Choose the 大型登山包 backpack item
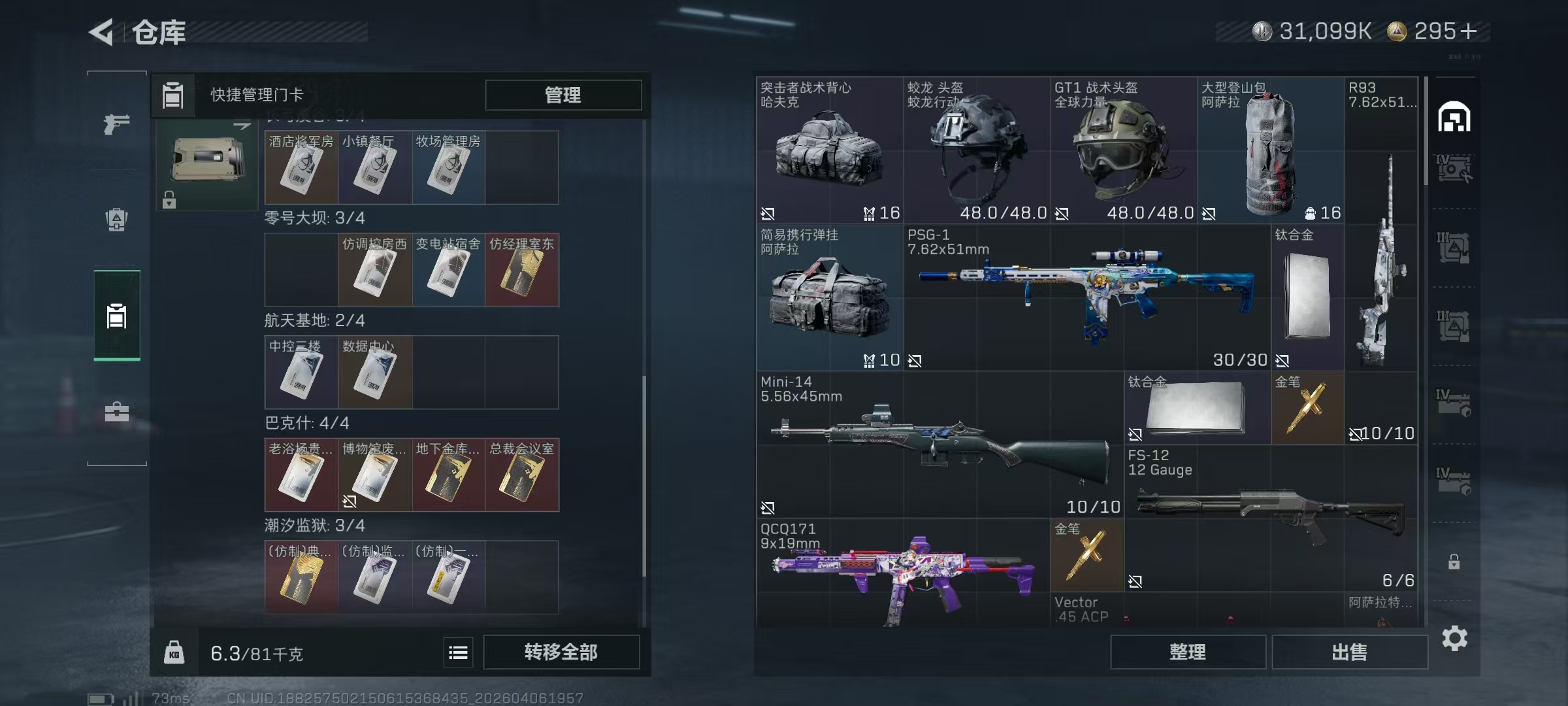Viewport: 1568px width, 706px height. coord(1271,150)
